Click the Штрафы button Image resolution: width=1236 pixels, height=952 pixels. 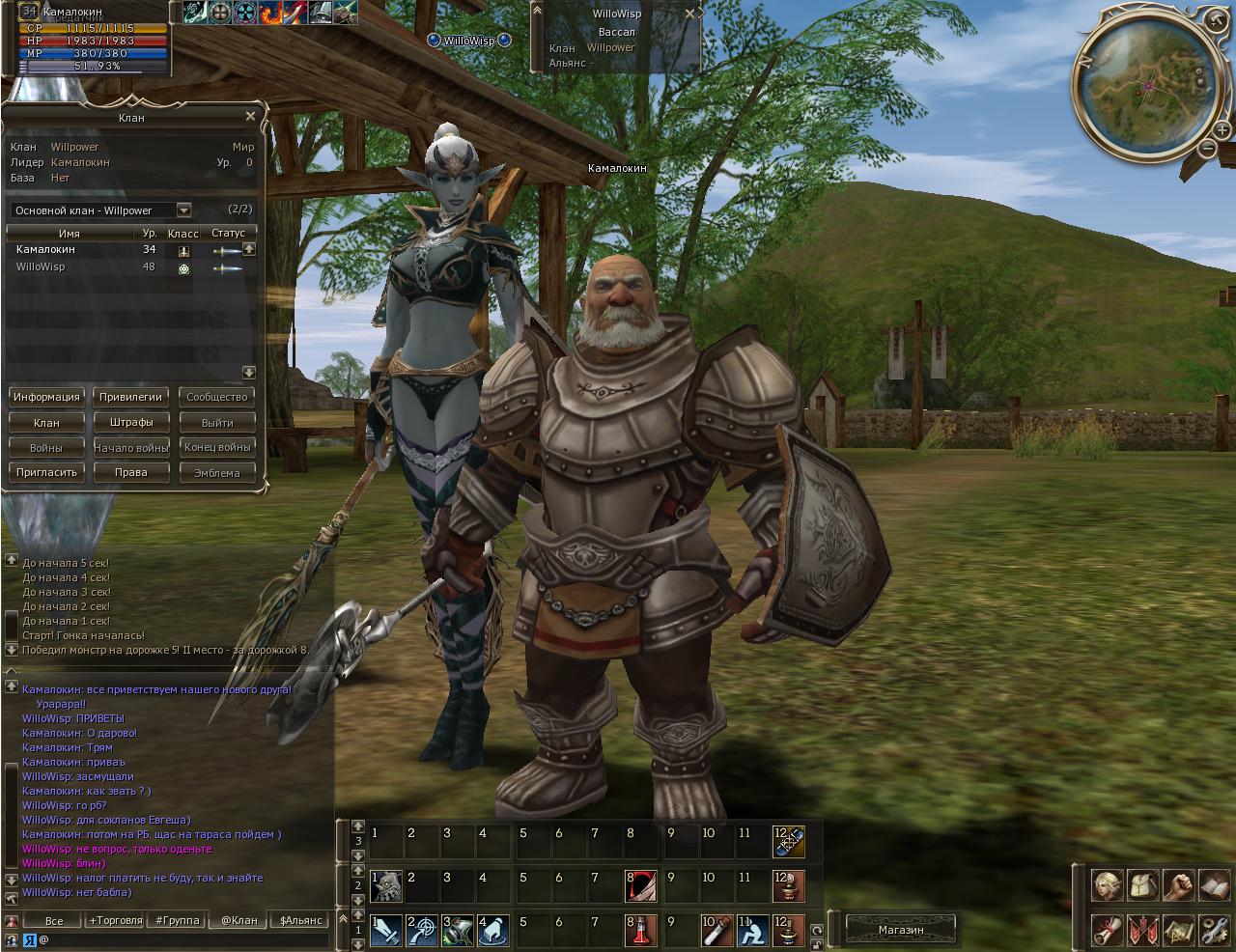tap(131, 422)
